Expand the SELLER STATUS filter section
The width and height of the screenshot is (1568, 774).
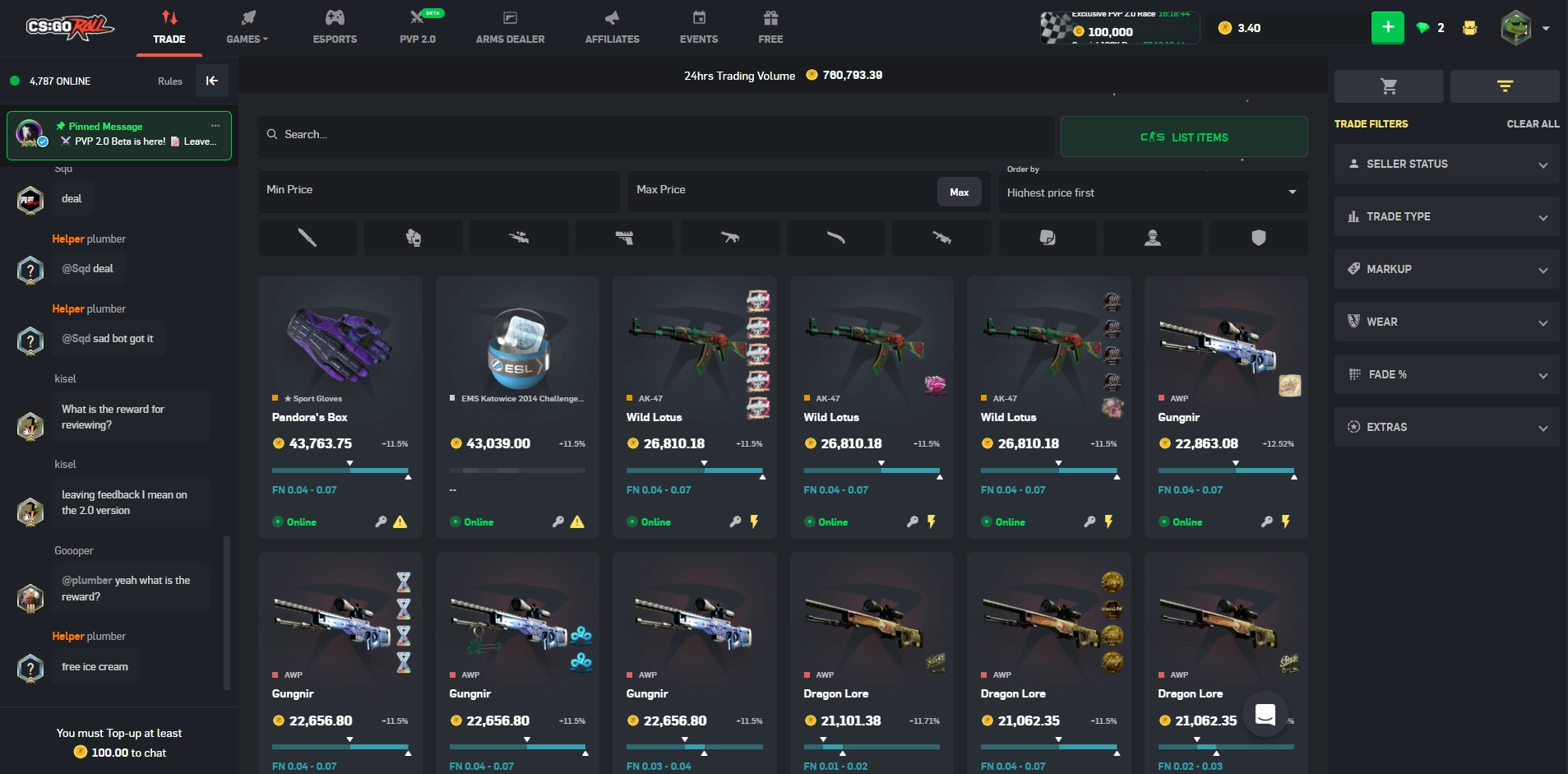(x=1445, y=164)
